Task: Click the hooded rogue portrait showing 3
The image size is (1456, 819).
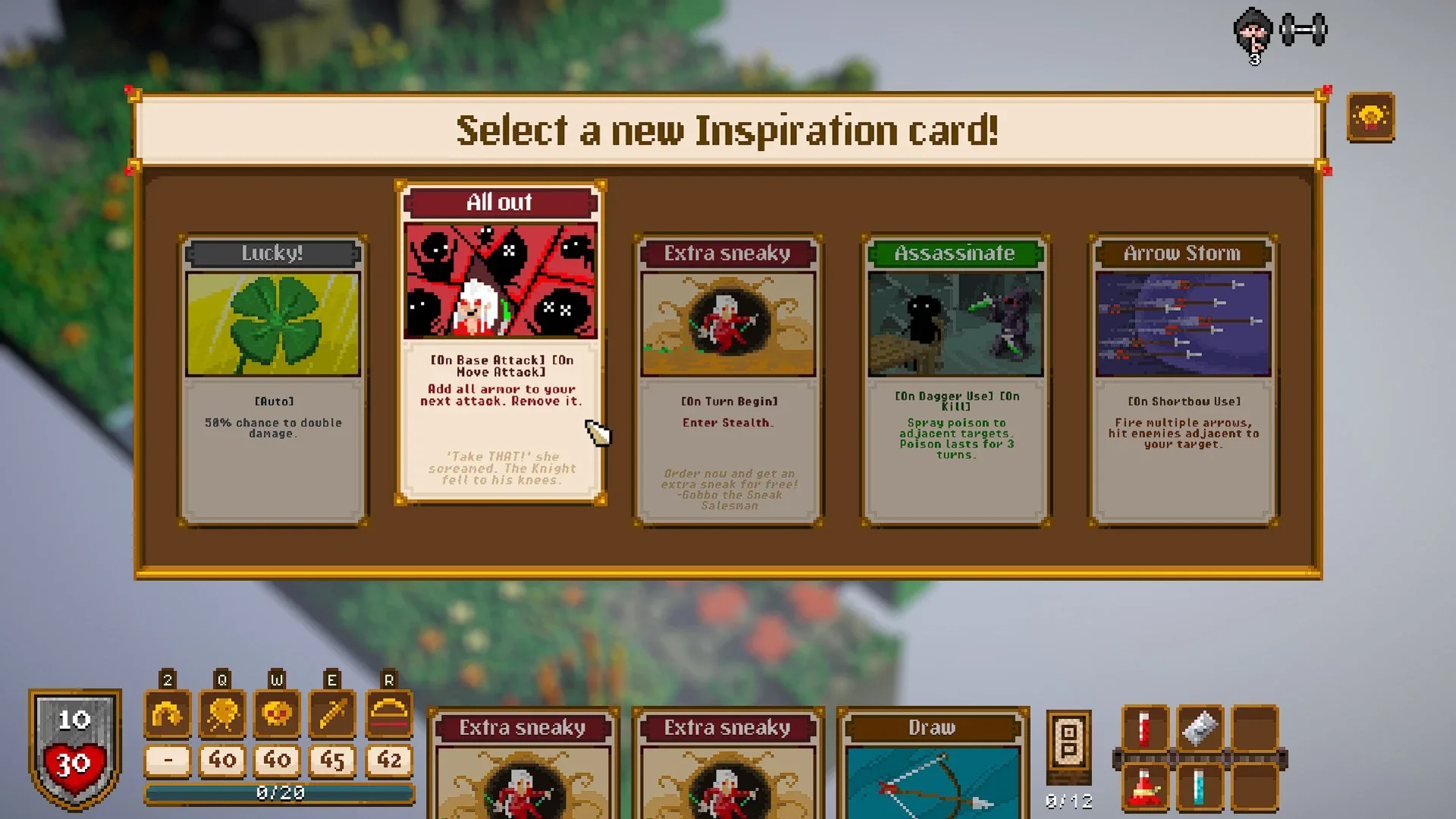Action: [1253, 34]
